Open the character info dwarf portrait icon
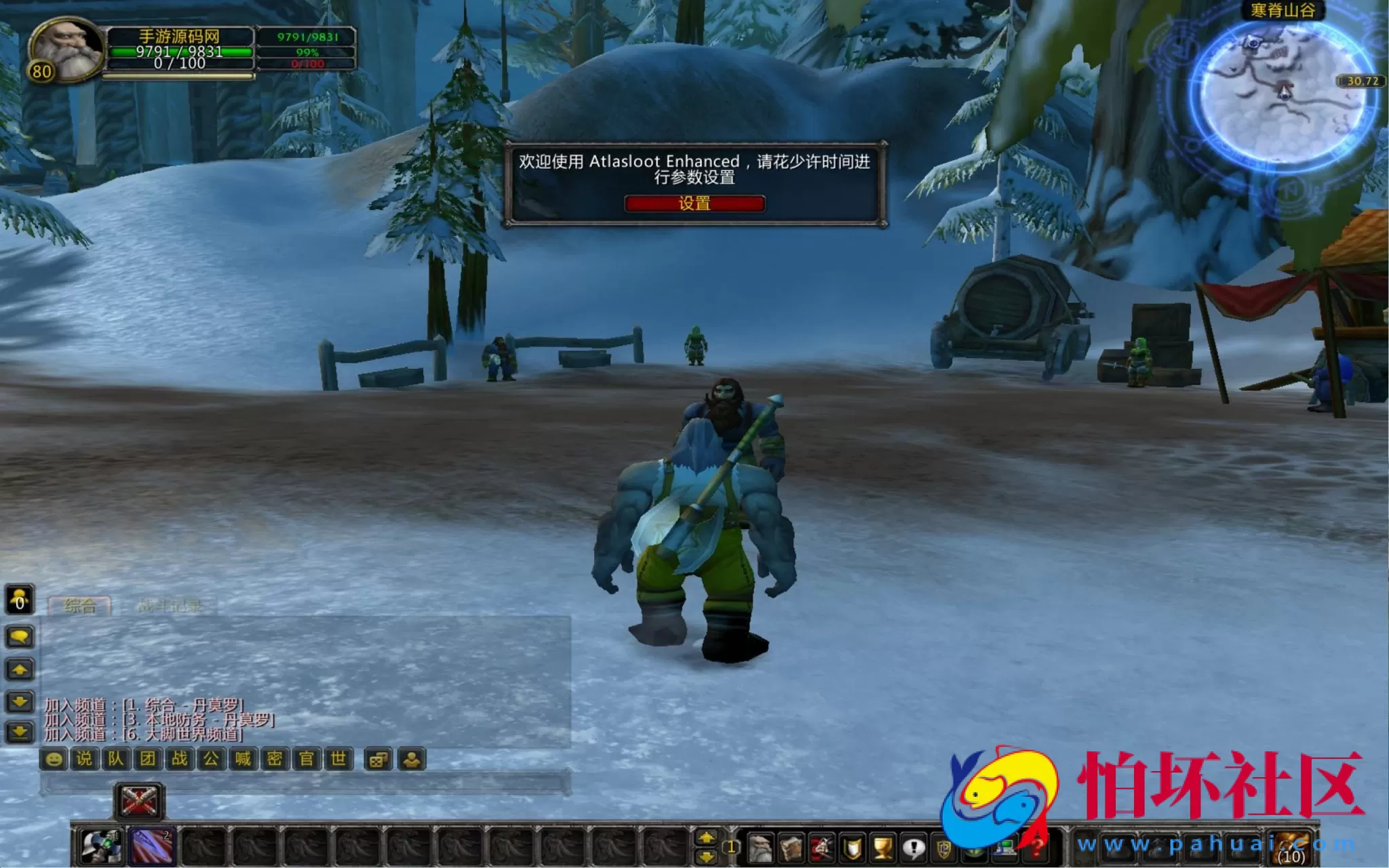 (760, 846)
